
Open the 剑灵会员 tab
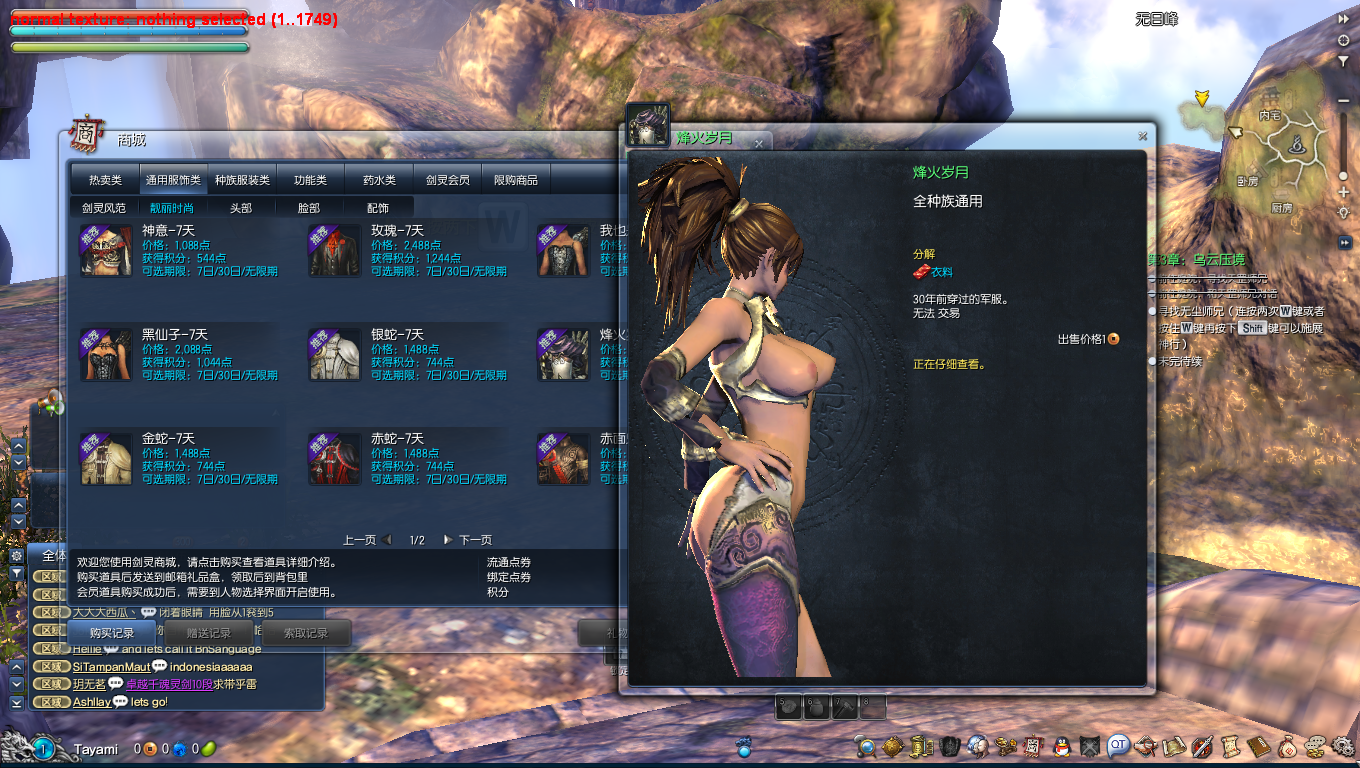point(447,180)
